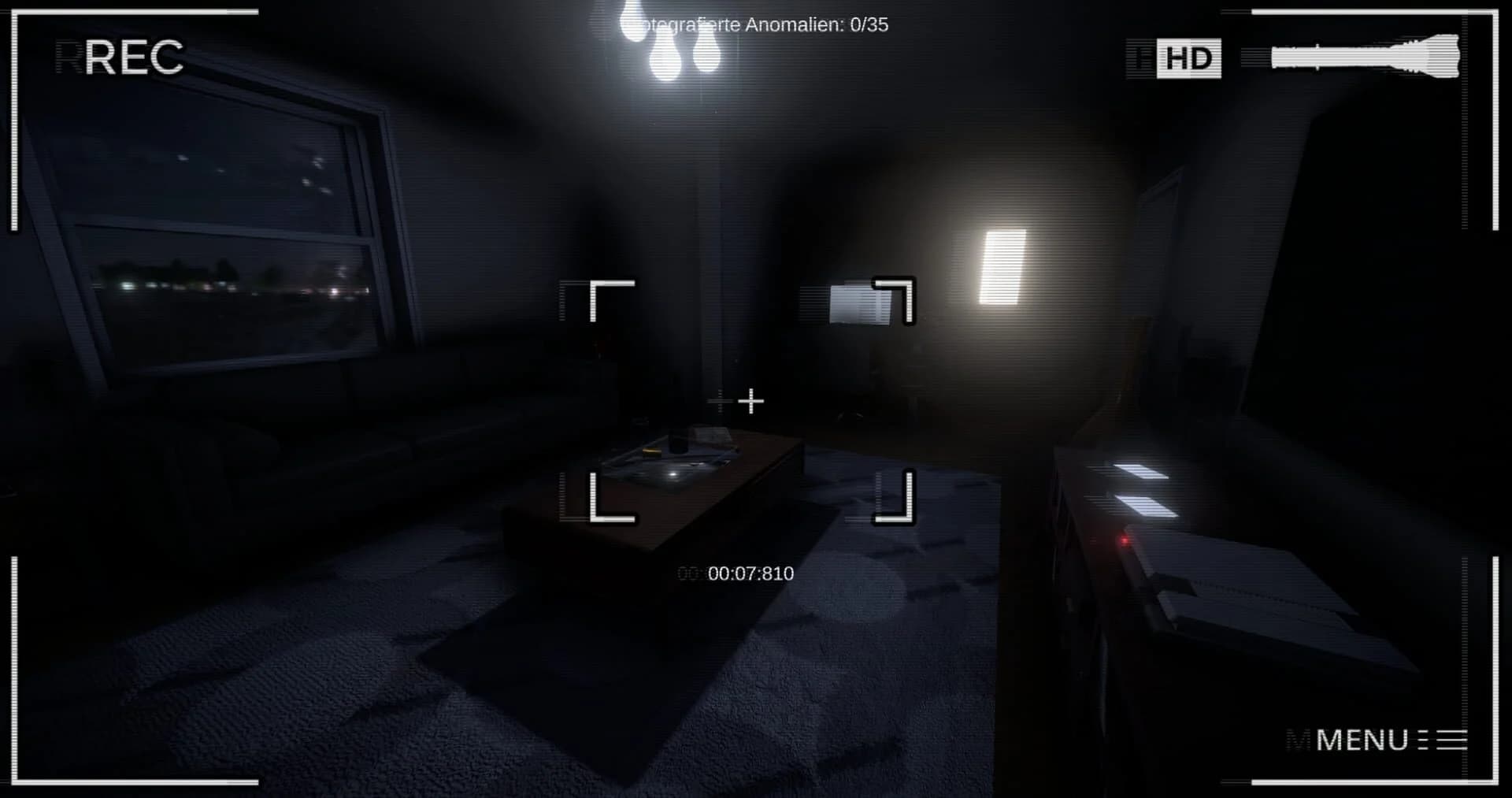Select the REC recording indicator
Image resolution: width=1512 pixels, height=798 pixels.
[134, 55]
